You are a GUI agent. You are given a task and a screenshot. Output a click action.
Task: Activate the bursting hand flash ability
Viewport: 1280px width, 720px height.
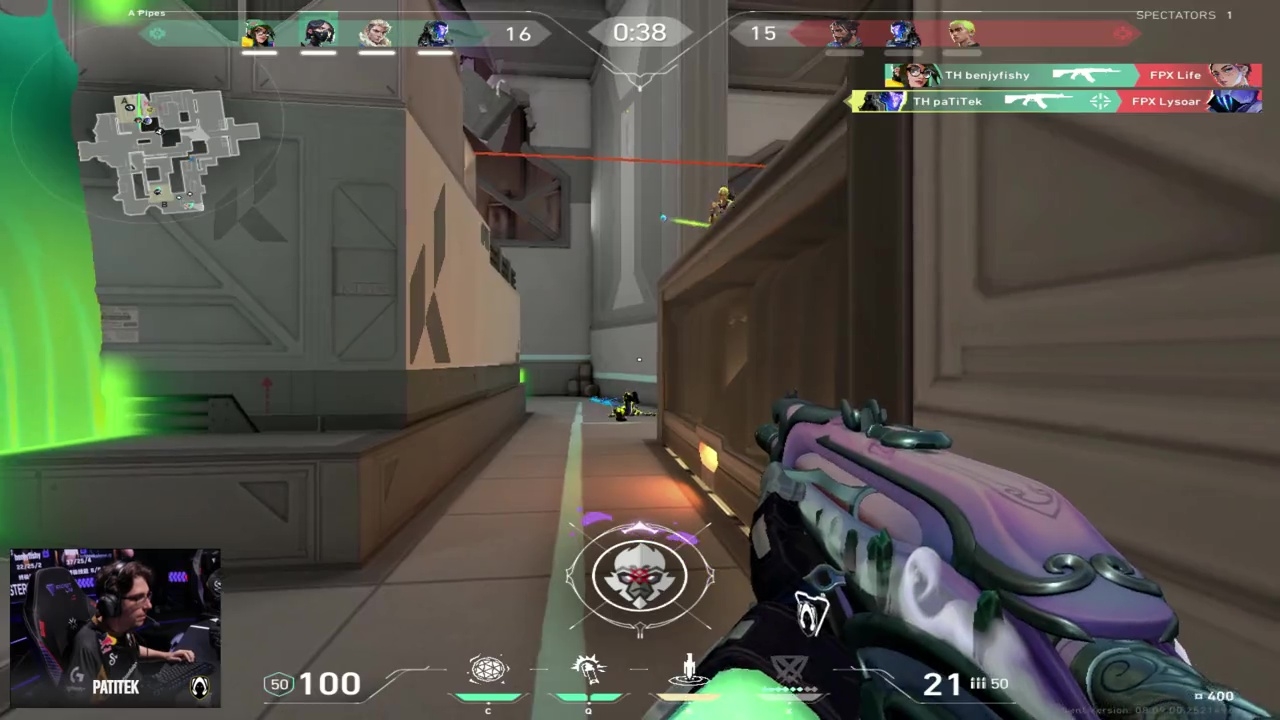pyautogui.click(x=589, y=670)
